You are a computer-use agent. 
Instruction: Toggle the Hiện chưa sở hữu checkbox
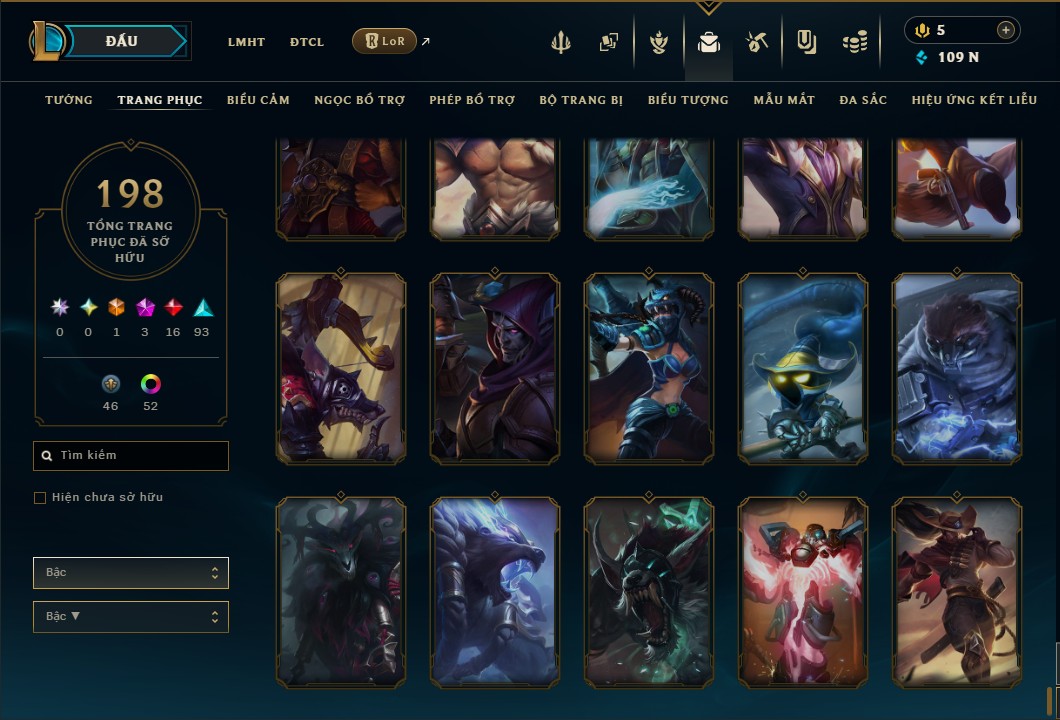tap(40, 498)
